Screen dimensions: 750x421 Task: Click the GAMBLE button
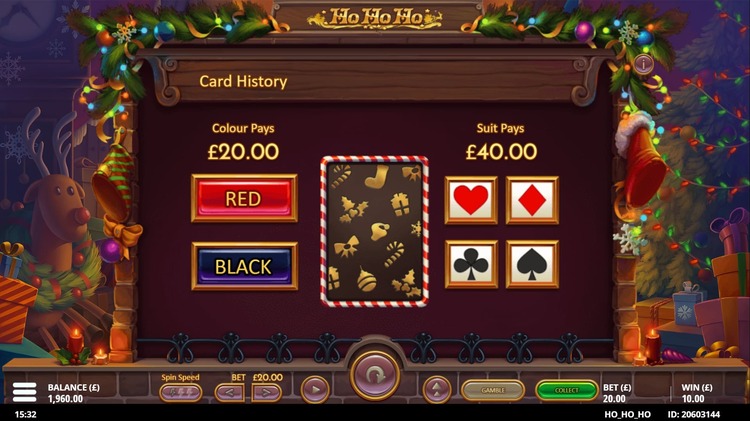click(492, 390)
